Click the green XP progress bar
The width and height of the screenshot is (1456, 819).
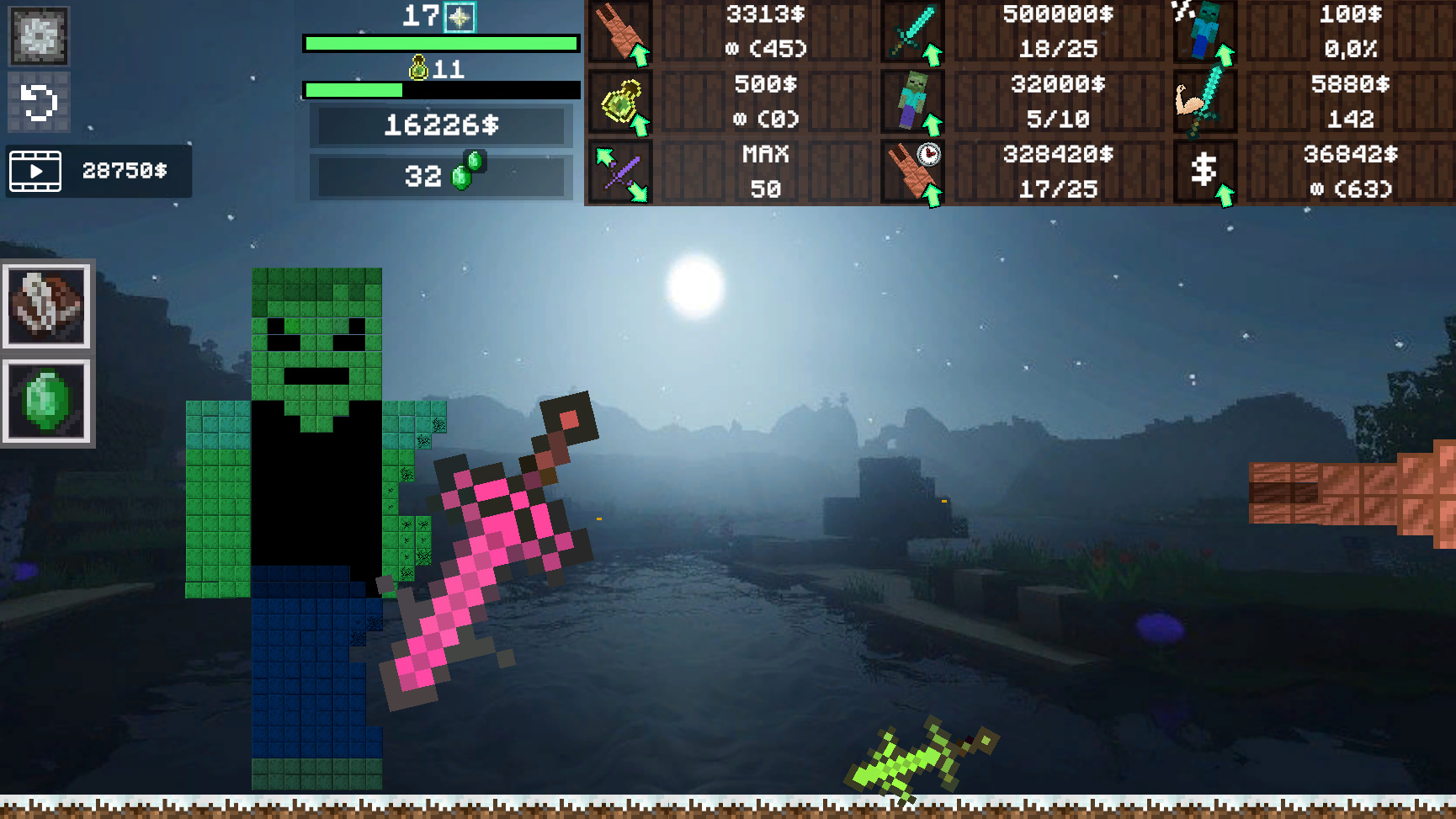[441, 41]
